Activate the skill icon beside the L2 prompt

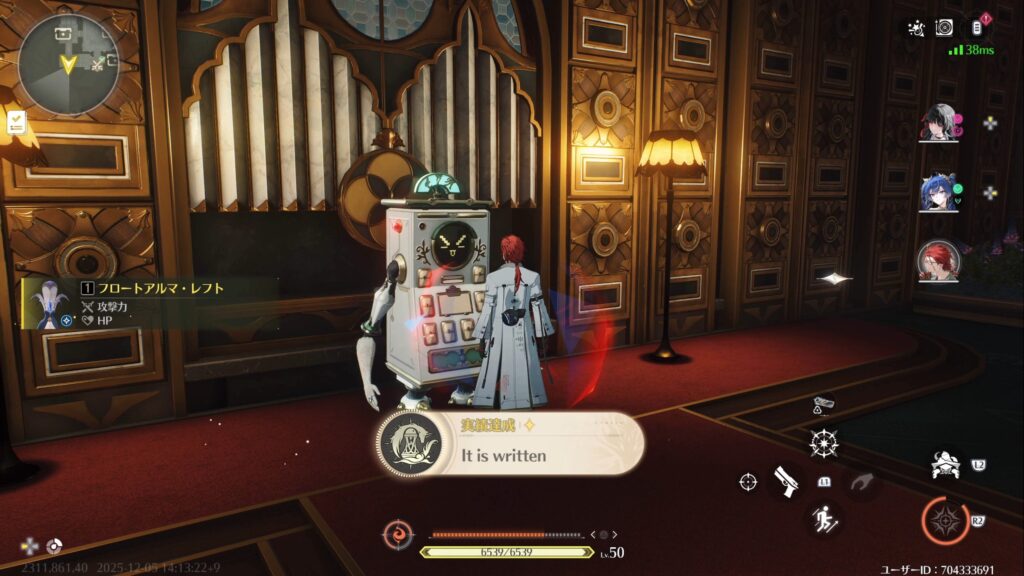point(944,465)
